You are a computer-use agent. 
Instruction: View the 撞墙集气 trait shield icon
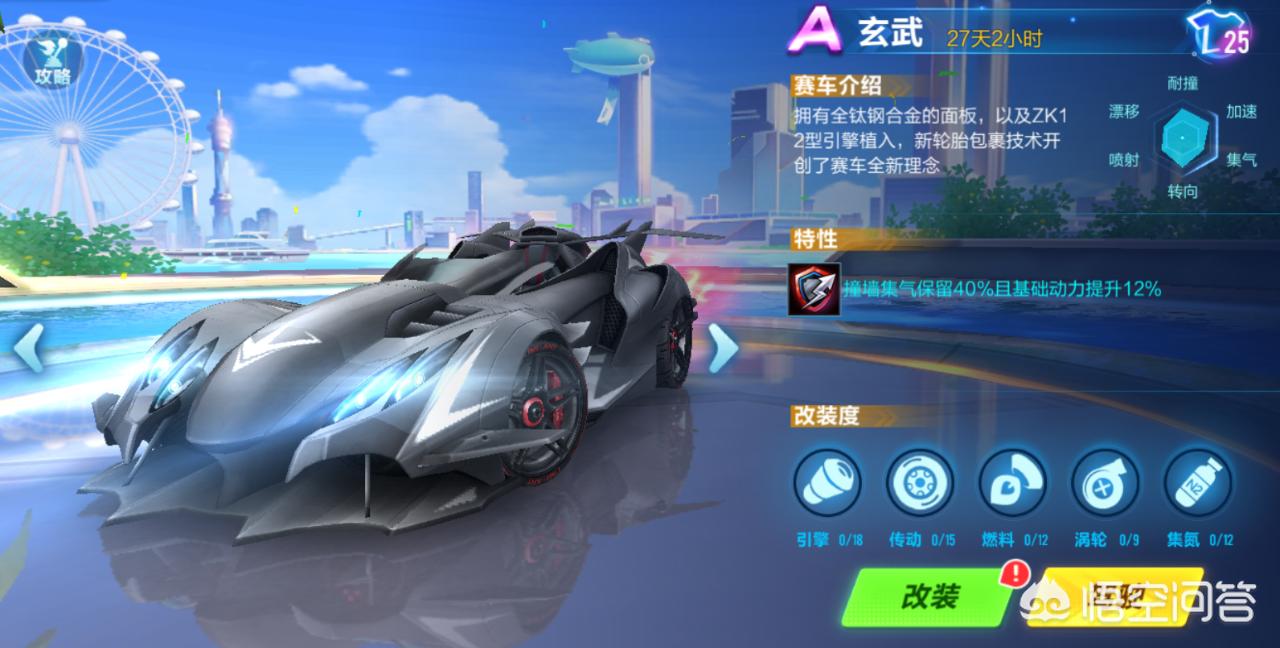click(813, 290)
